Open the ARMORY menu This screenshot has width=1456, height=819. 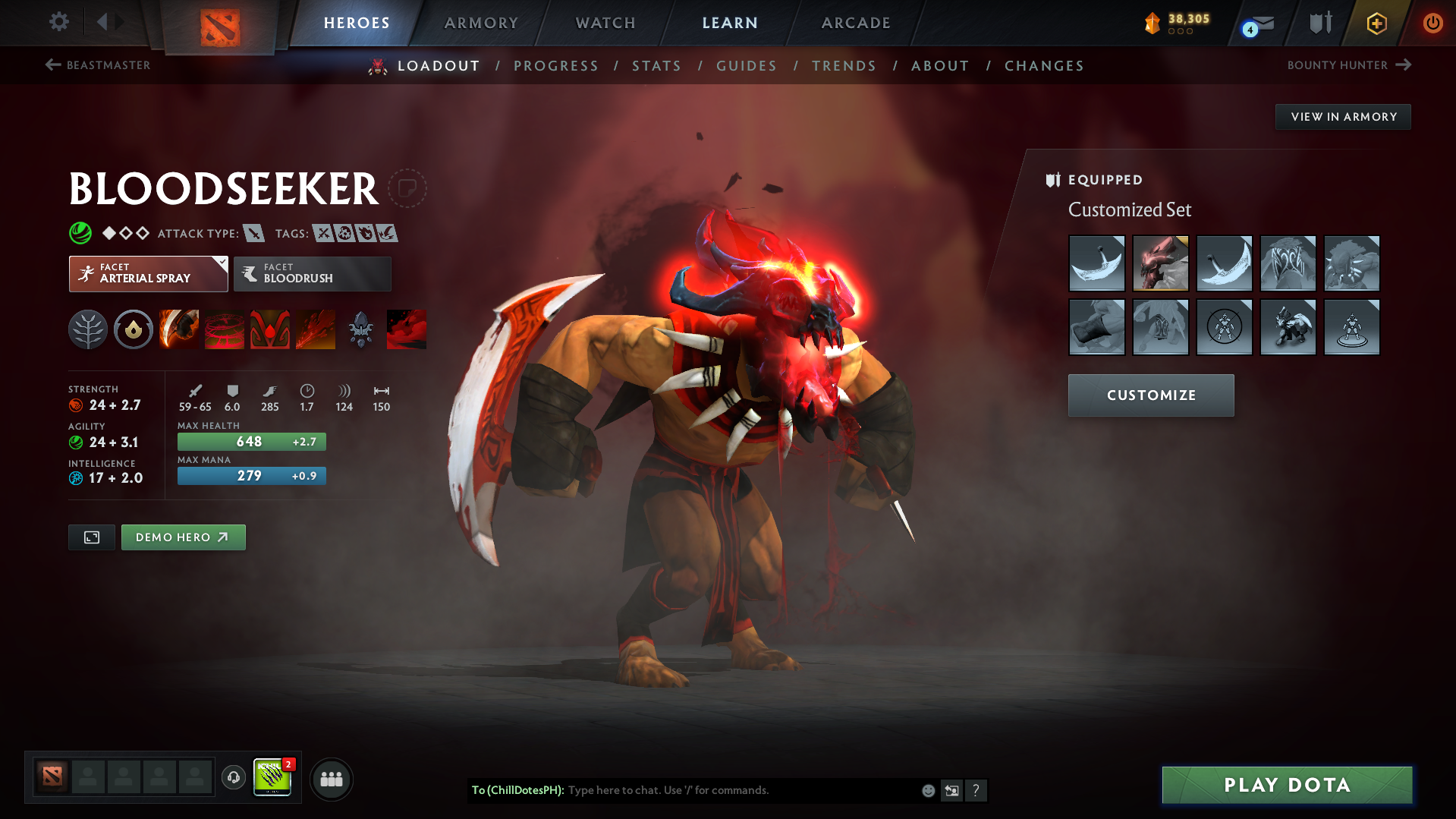point(481,23)
